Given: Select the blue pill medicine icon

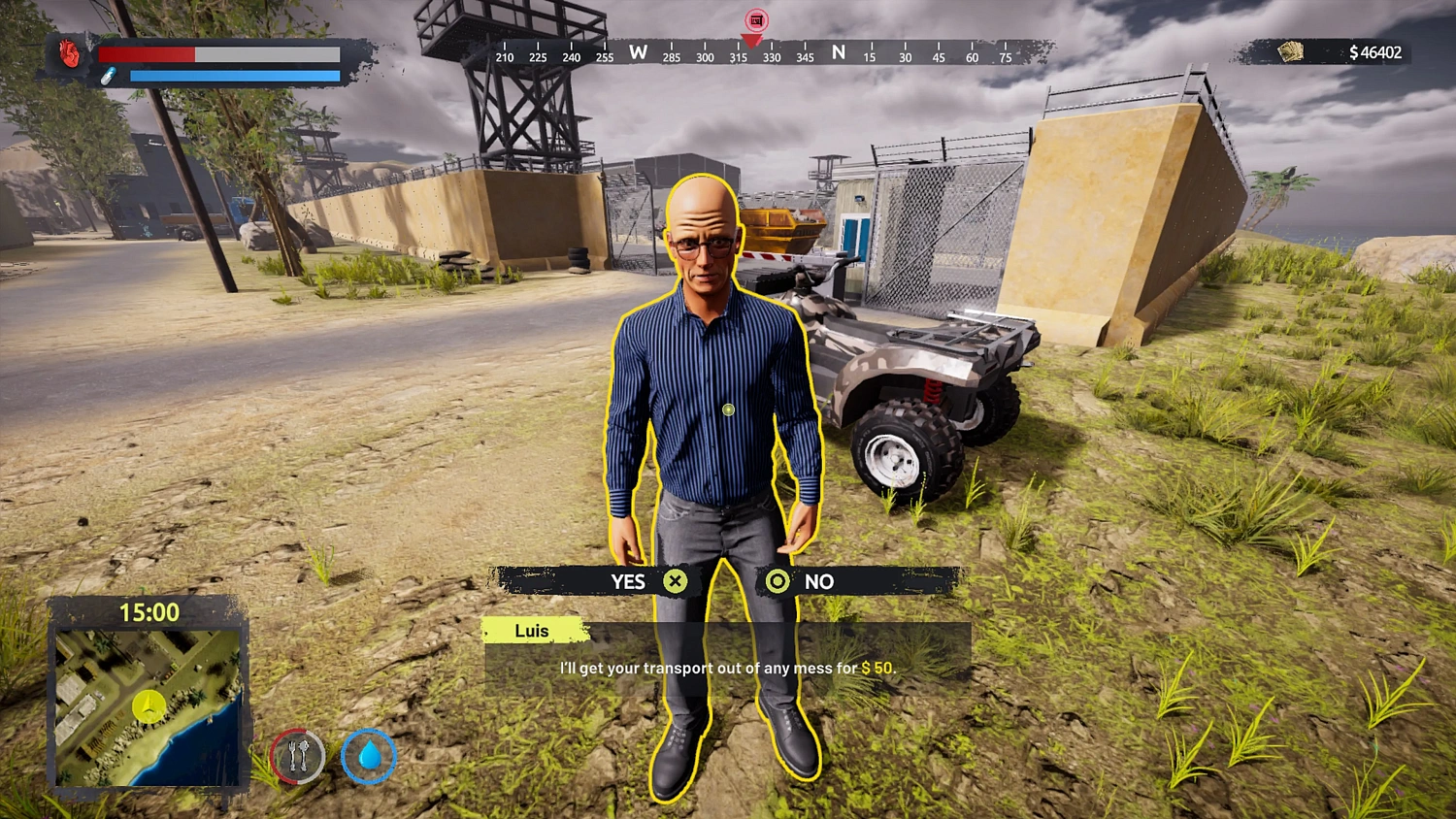Looking at the screenshot, I should [x=110, y=73].
